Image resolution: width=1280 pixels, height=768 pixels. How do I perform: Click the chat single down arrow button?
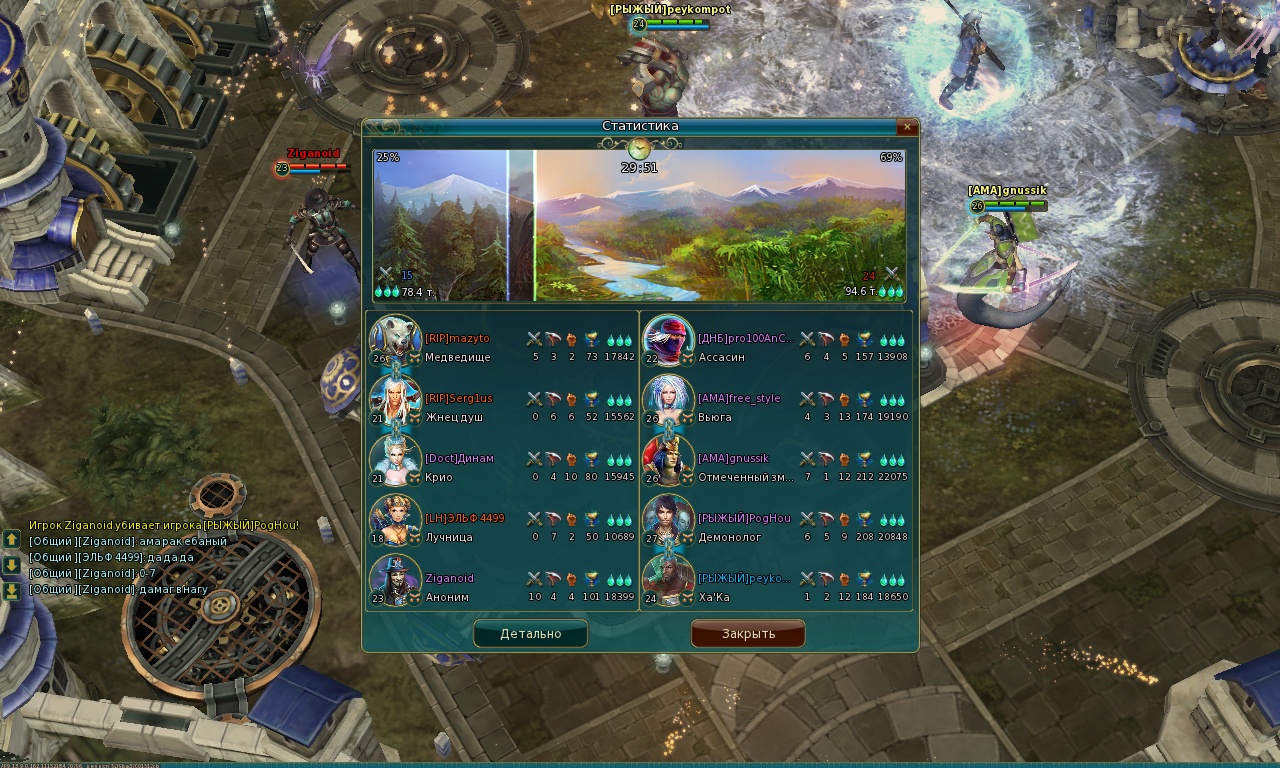(x=11, y=565)
